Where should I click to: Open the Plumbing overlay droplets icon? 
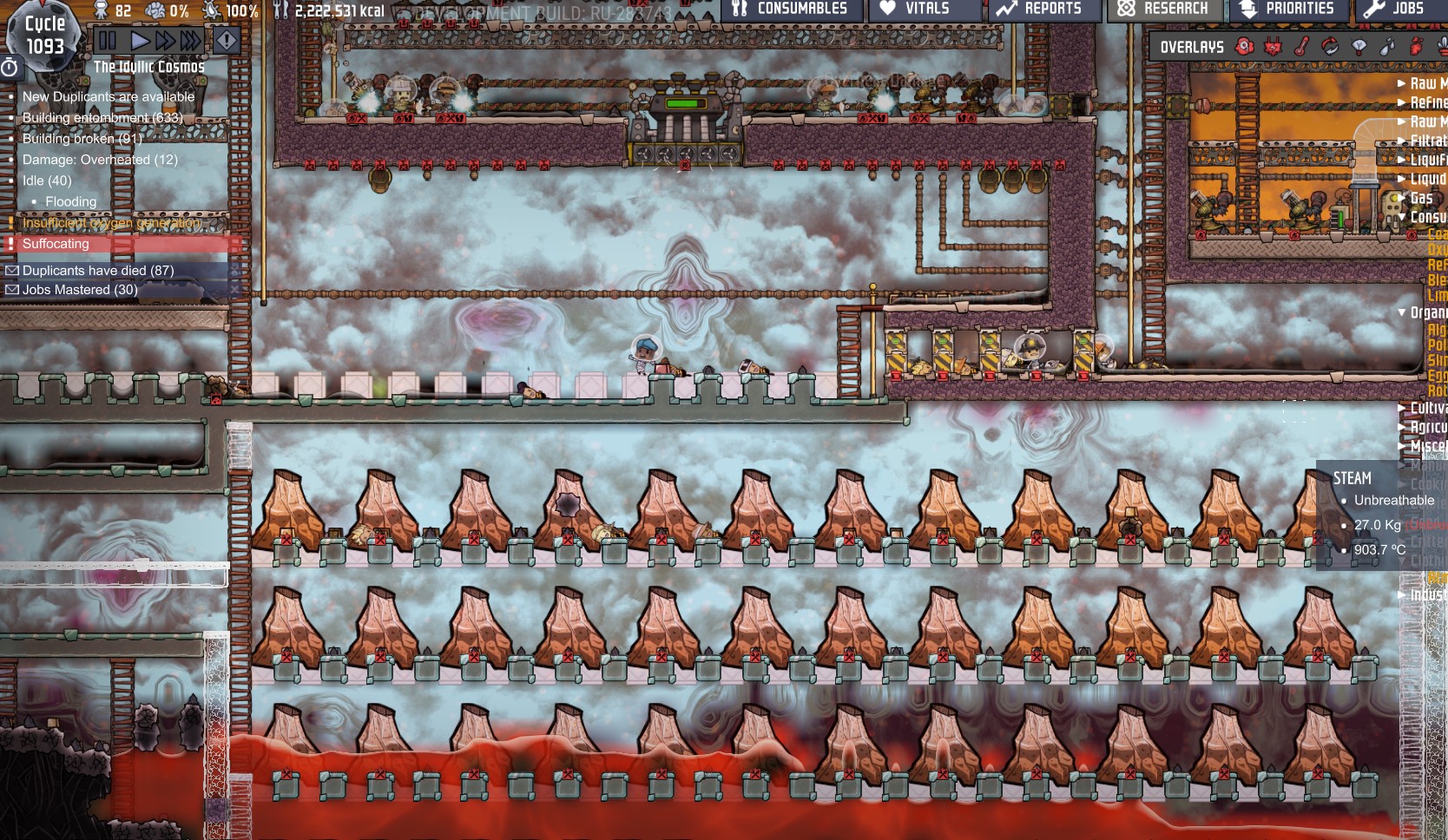point(1386,46)
